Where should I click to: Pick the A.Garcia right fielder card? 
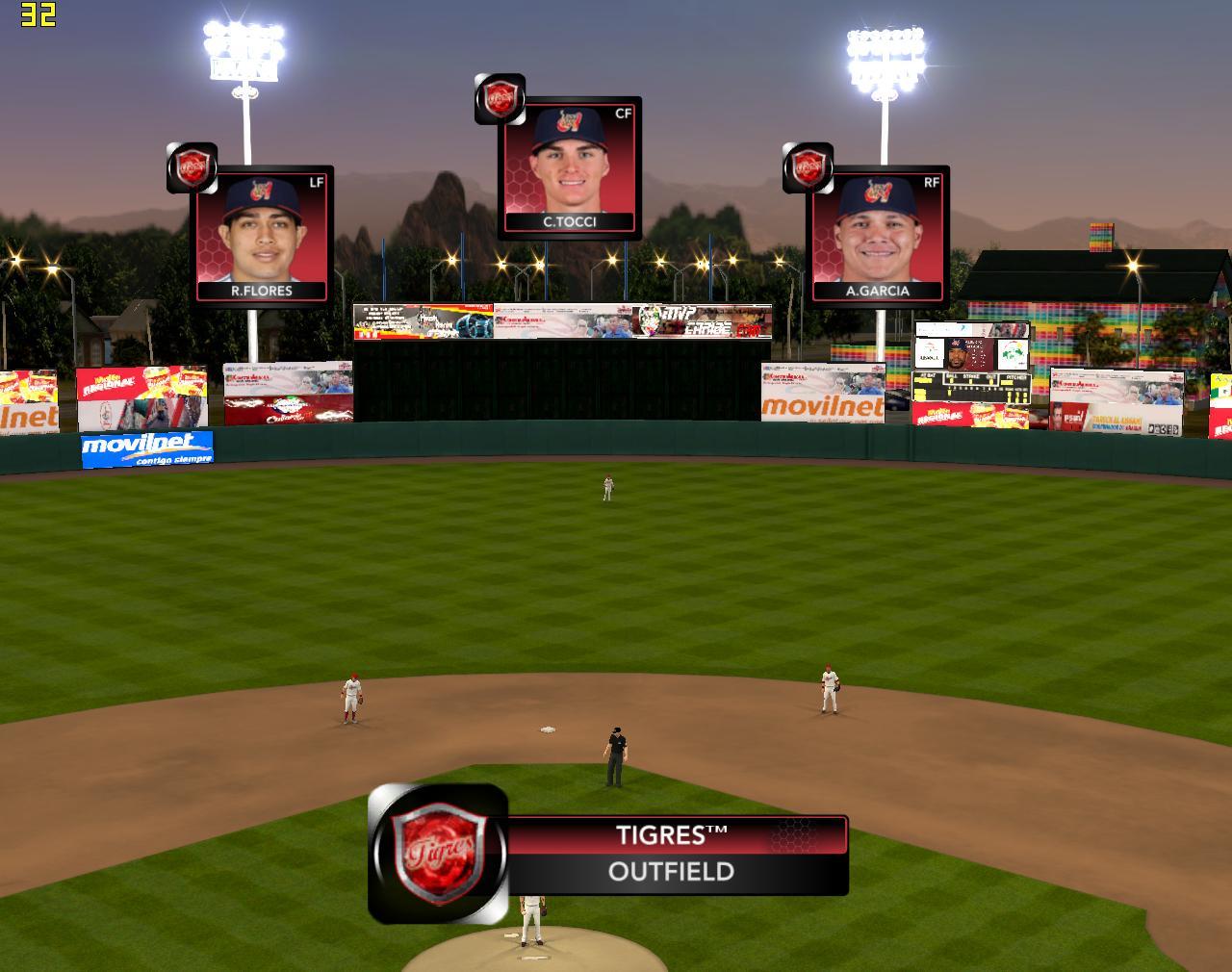click(x=878, y=236)
